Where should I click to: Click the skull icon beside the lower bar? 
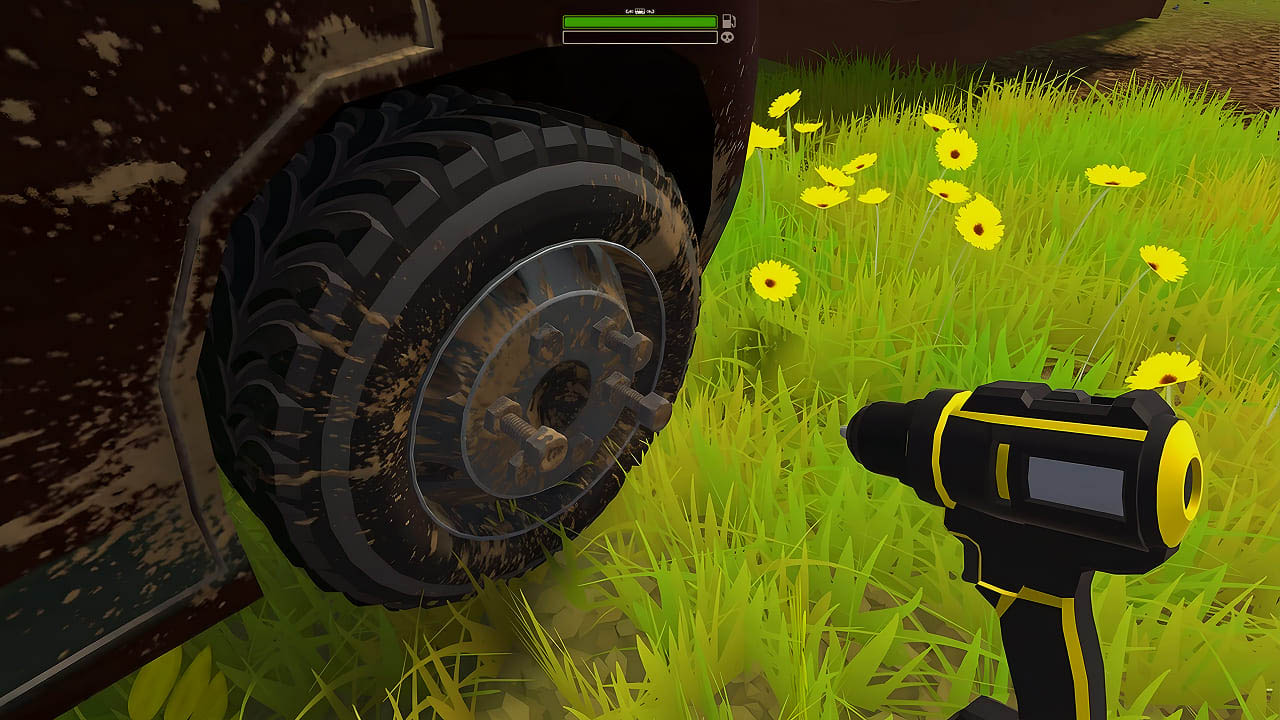click(727, 38)
